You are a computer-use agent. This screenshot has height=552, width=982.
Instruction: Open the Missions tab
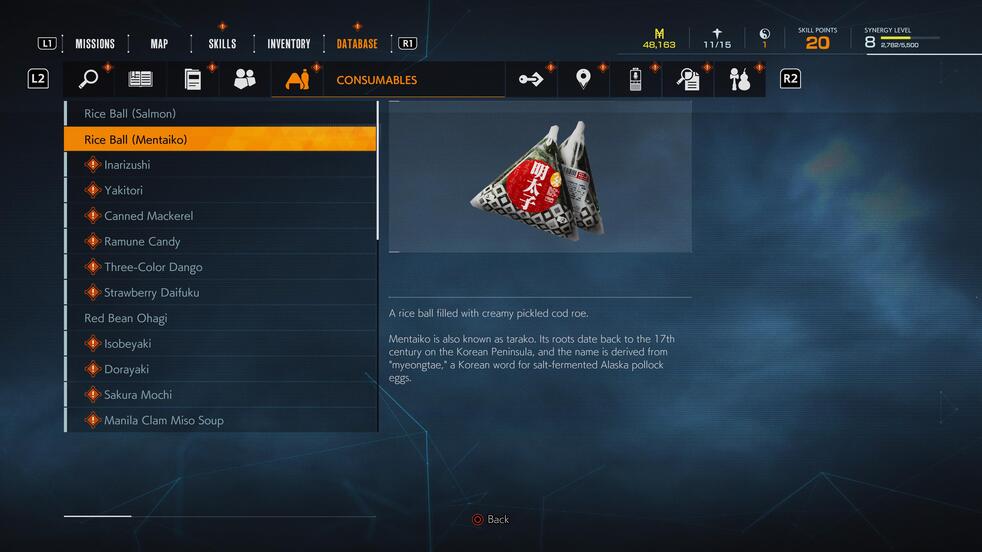(95, 44)
